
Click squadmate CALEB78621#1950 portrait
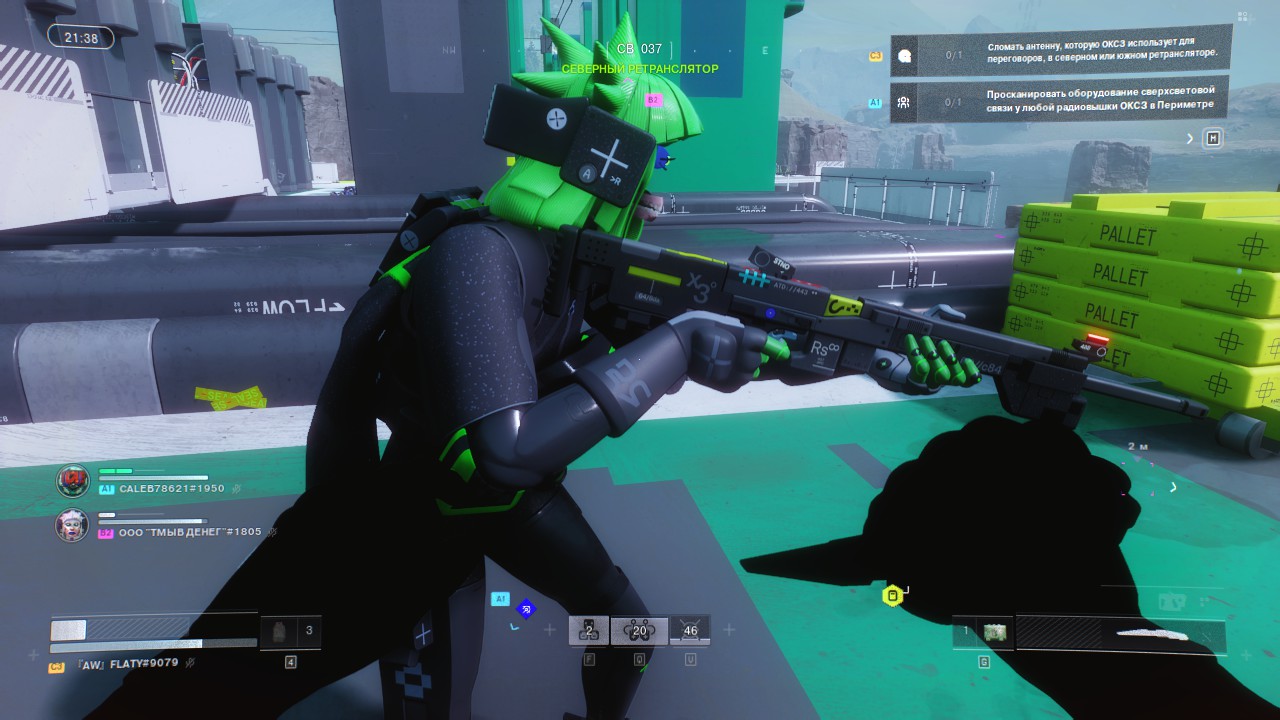click(72, 481)
